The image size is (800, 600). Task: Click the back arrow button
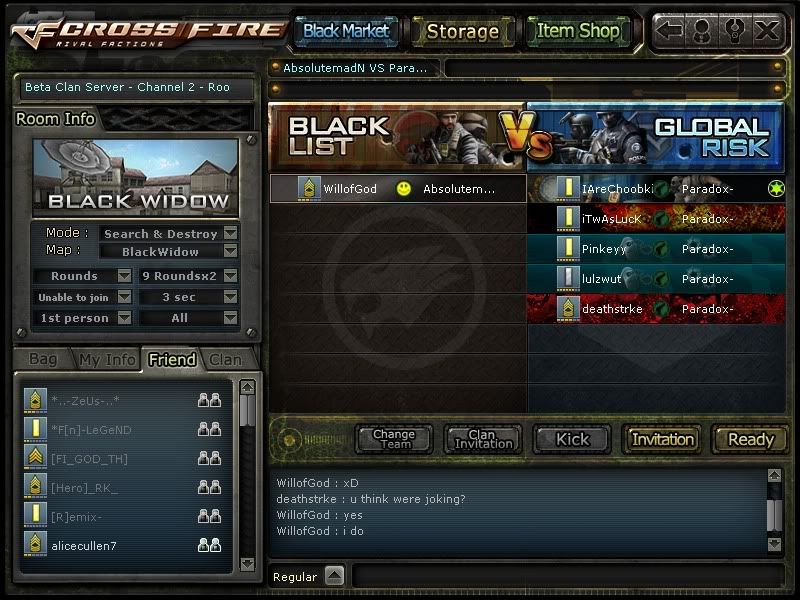click(x=670, y=31)
